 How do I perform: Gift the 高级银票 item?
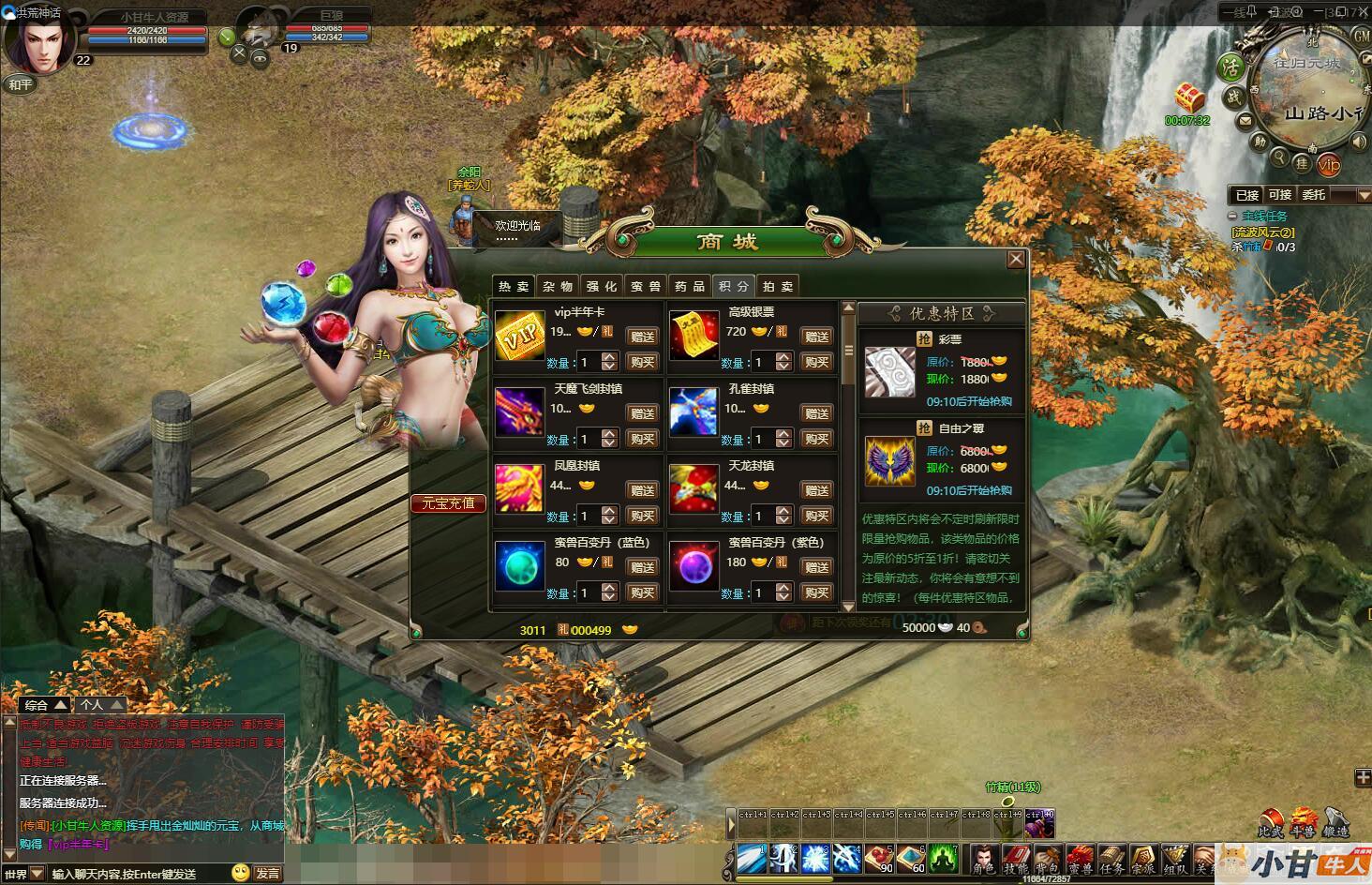coord(816,337)
